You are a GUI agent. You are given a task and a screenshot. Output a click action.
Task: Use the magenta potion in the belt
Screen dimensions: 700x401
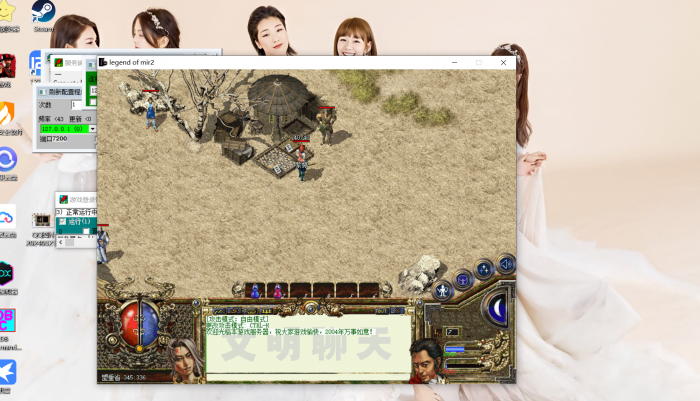277,291
